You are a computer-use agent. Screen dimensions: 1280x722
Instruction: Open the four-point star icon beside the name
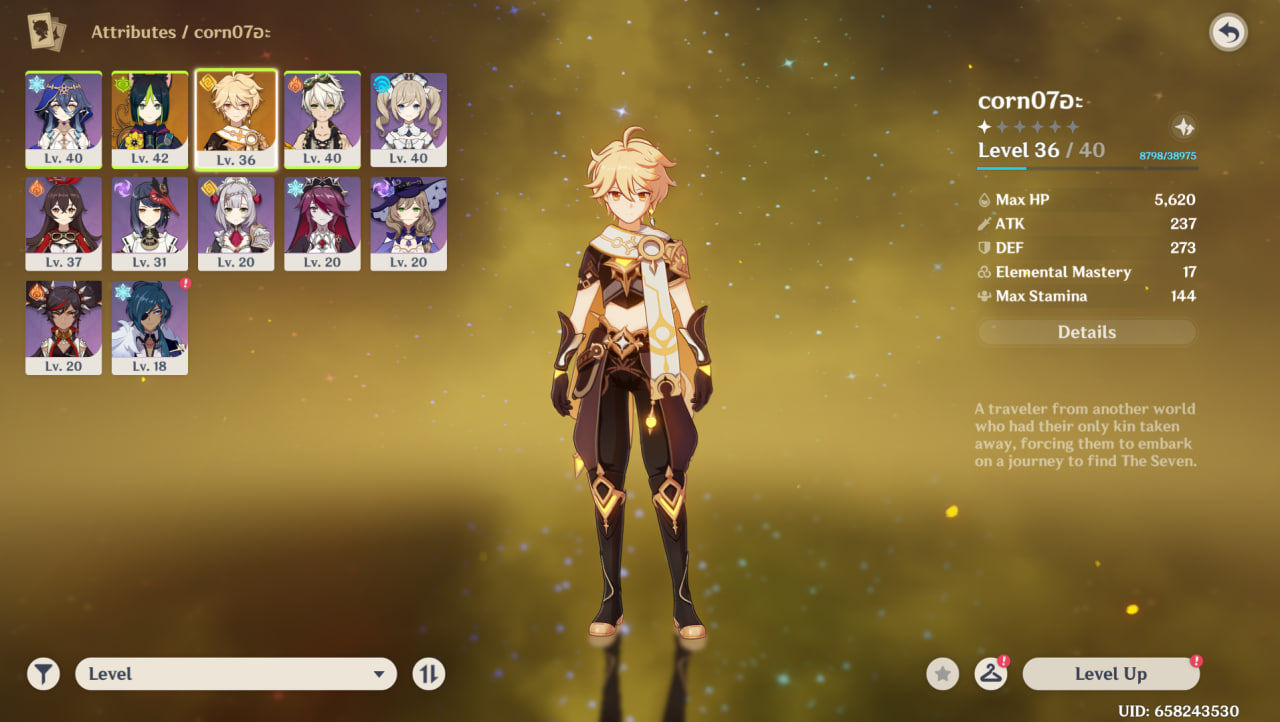pos(1183,127)
